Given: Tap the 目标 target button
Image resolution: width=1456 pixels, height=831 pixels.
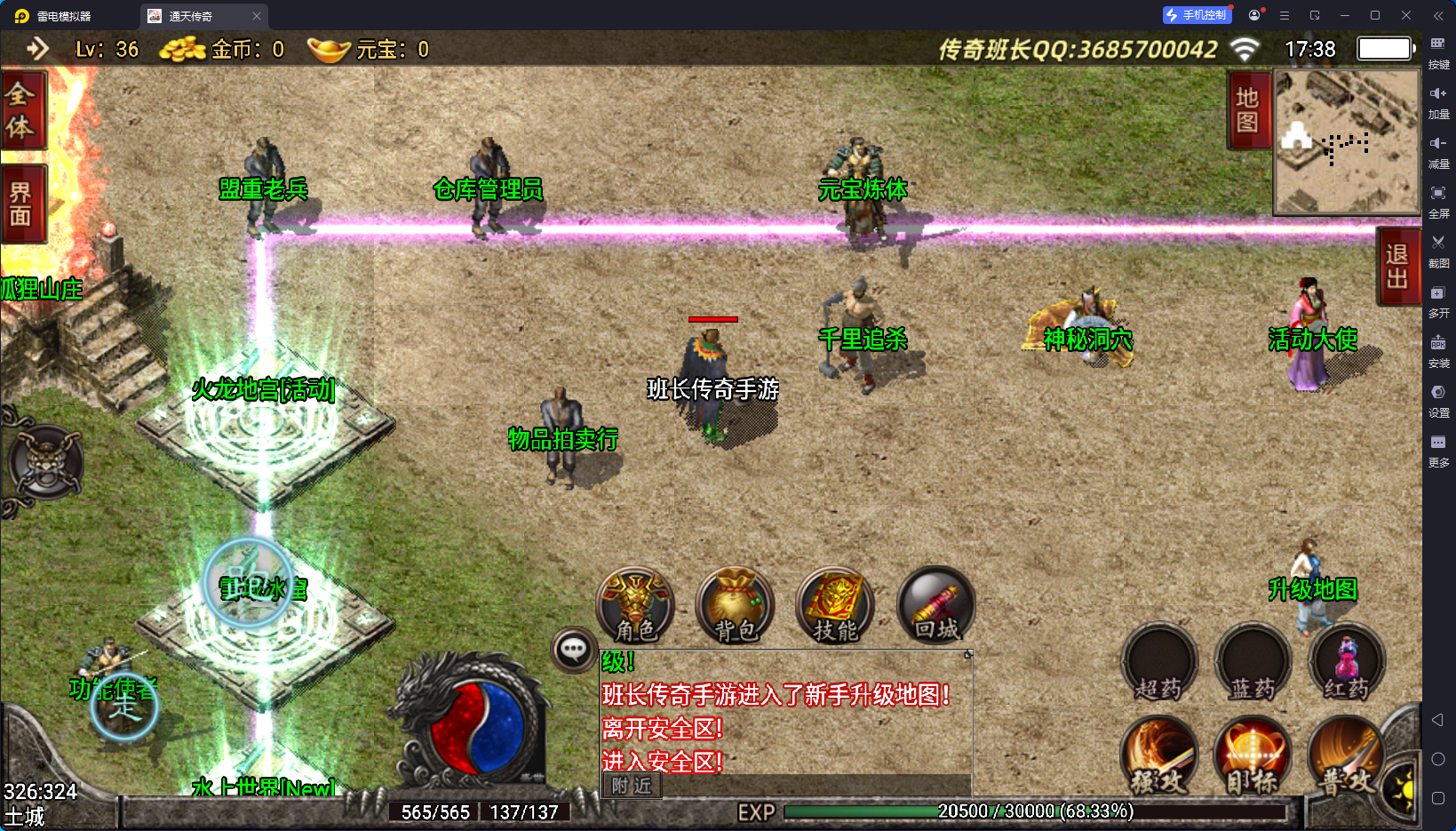Looking at the screenshot, I should click(1253, 757).
